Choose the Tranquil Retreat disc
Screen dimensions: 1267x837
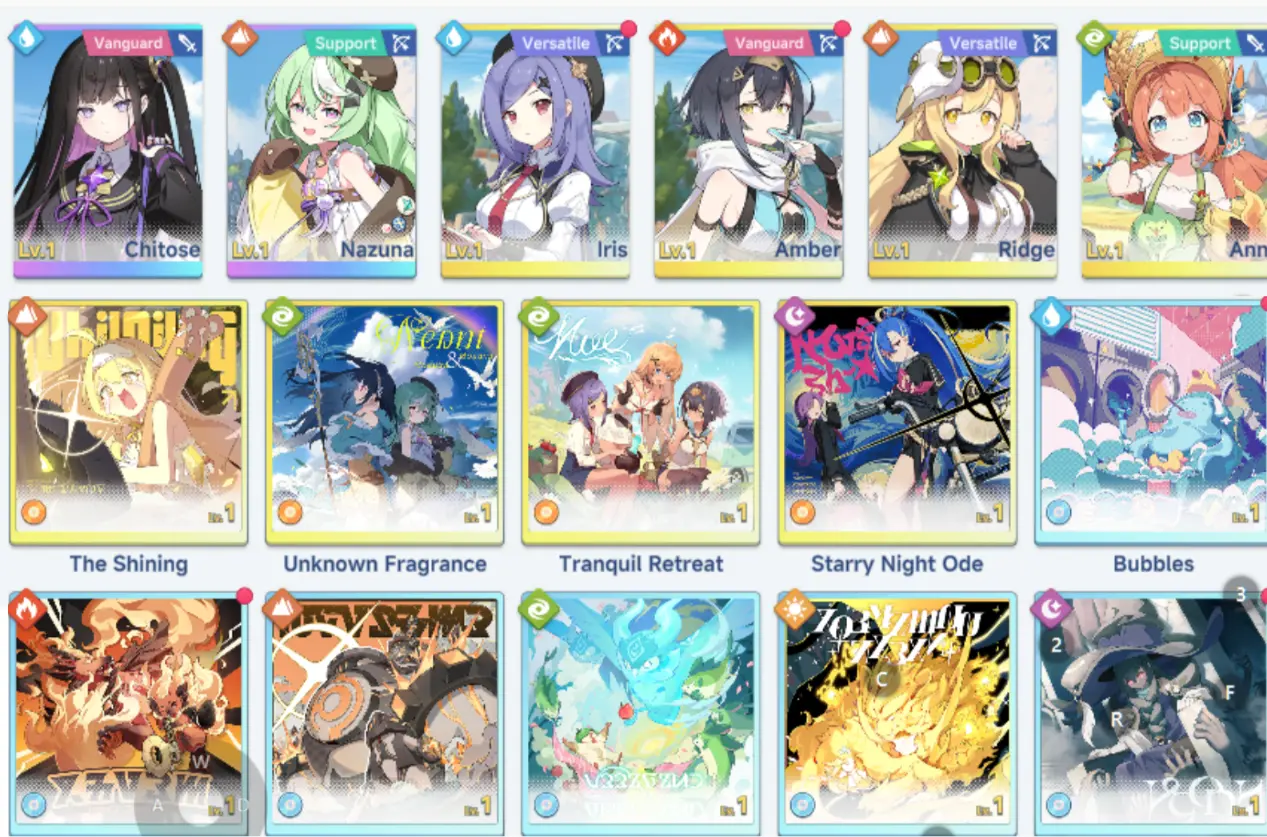pos(641,422)
